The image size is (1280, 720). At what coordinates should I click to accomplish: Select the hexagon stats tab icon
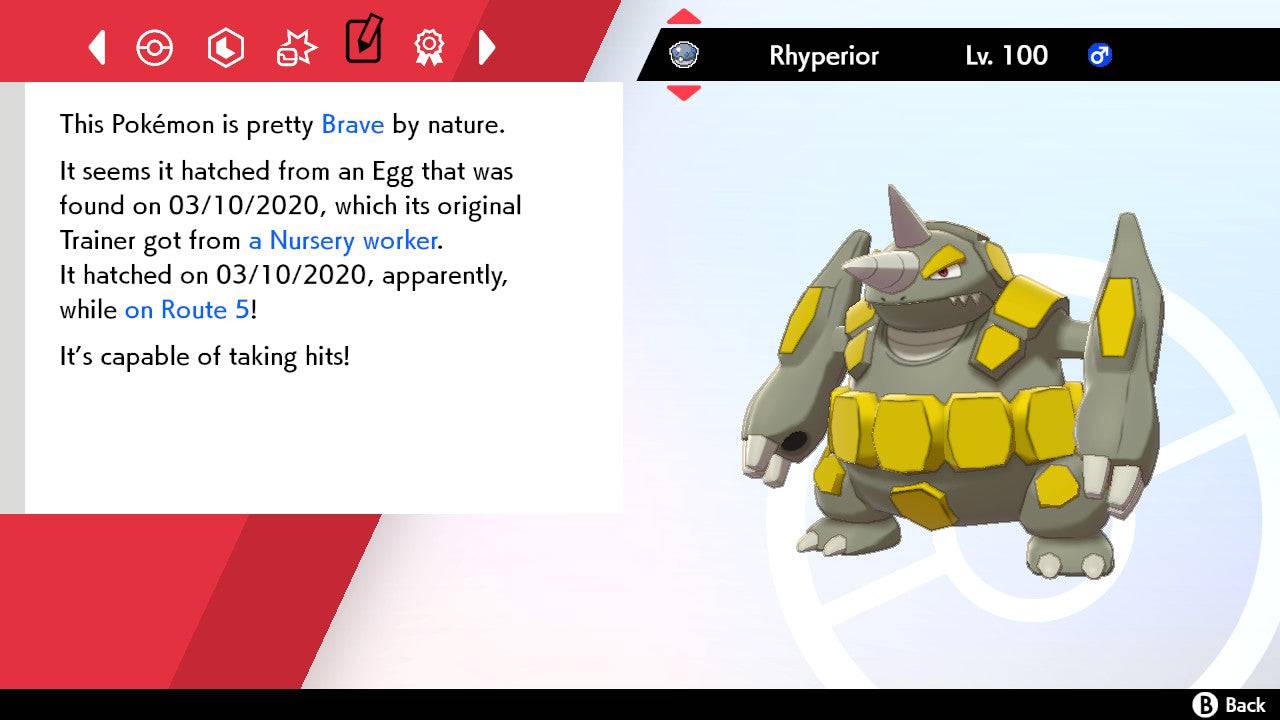click(225, 47)
